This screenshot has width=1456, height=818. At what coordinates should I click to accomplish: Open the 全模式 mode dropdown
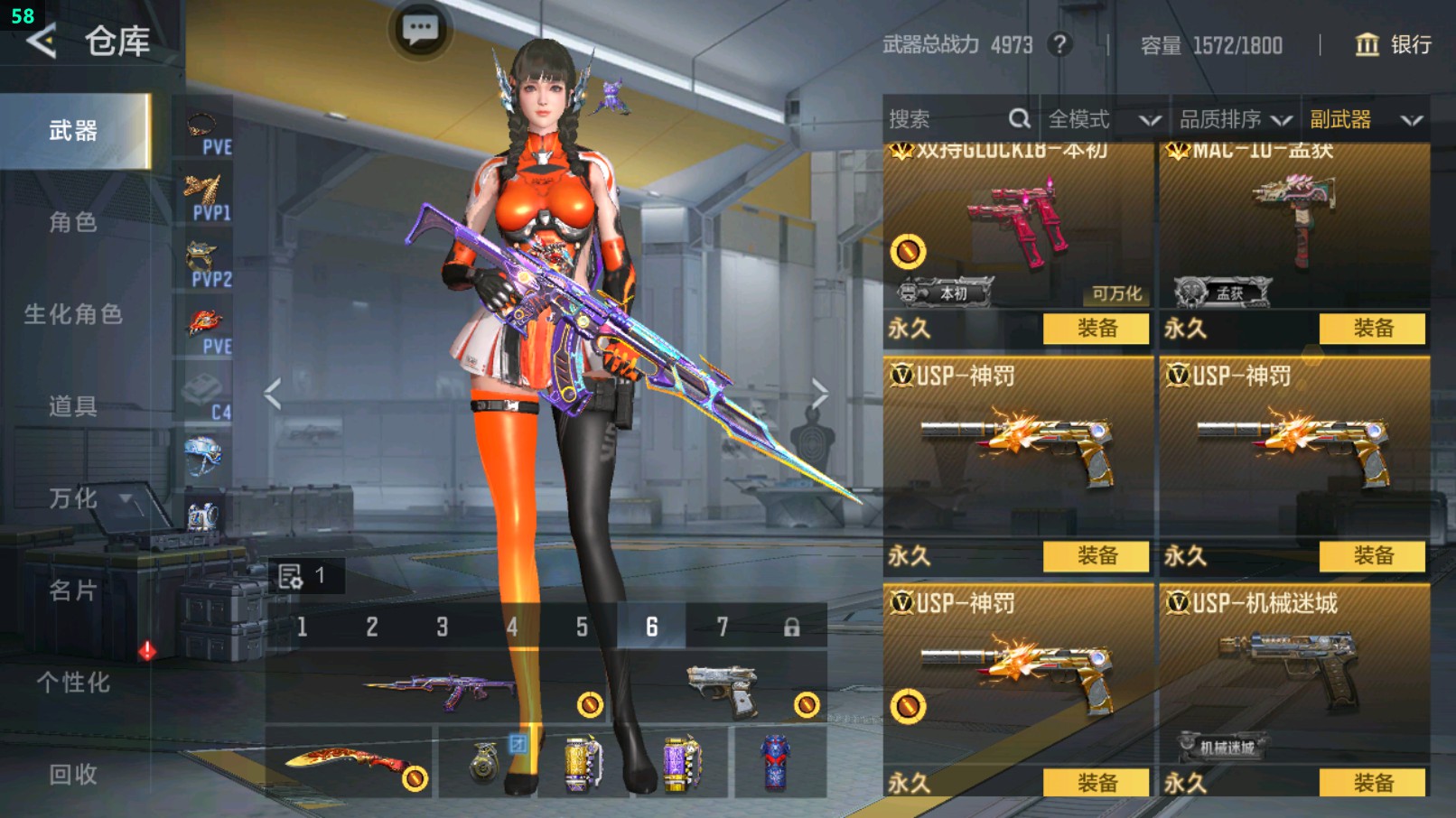coord(1103,119)
